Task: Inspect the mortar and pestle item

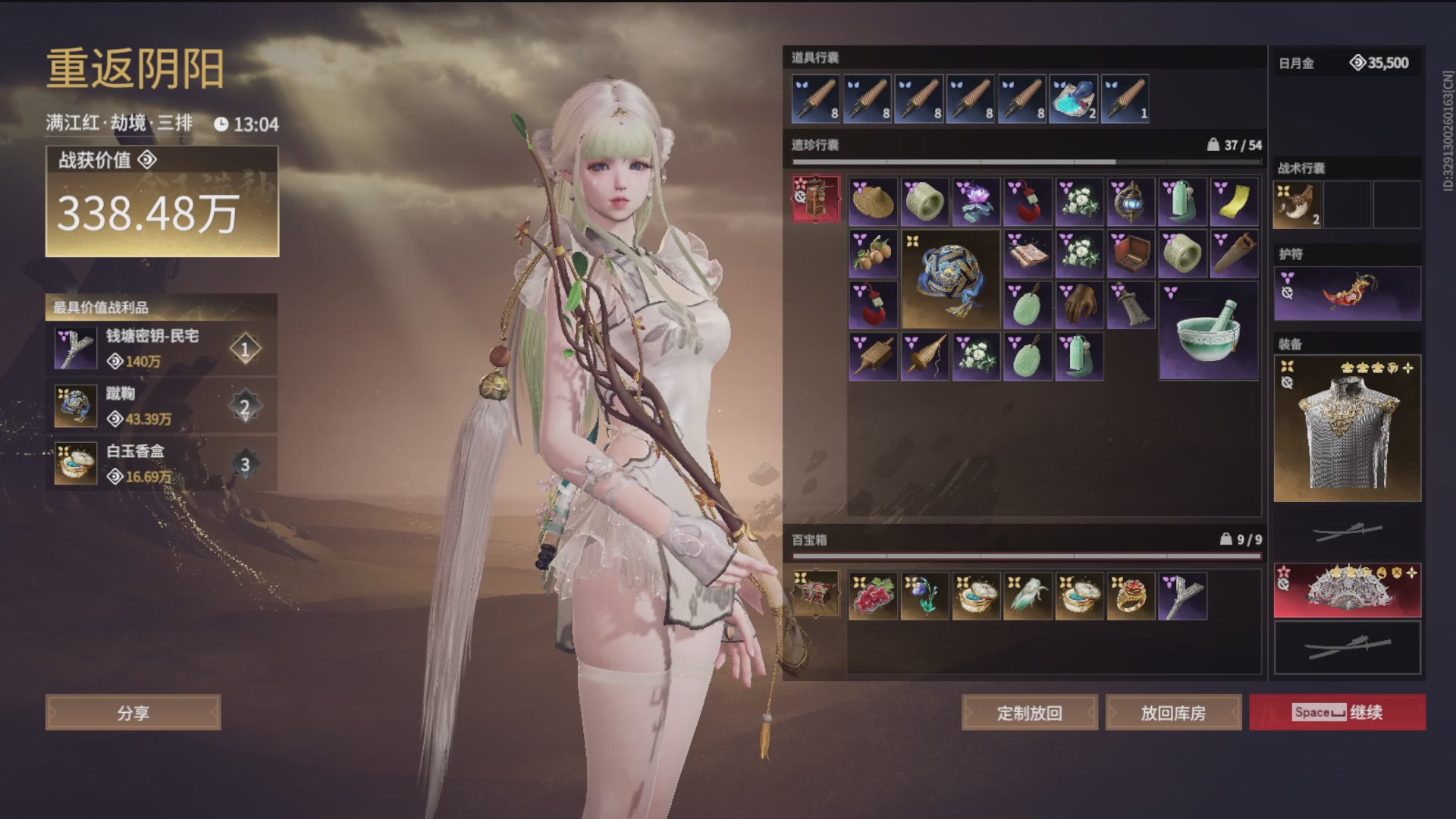Action: click(x=1208, y=331)
